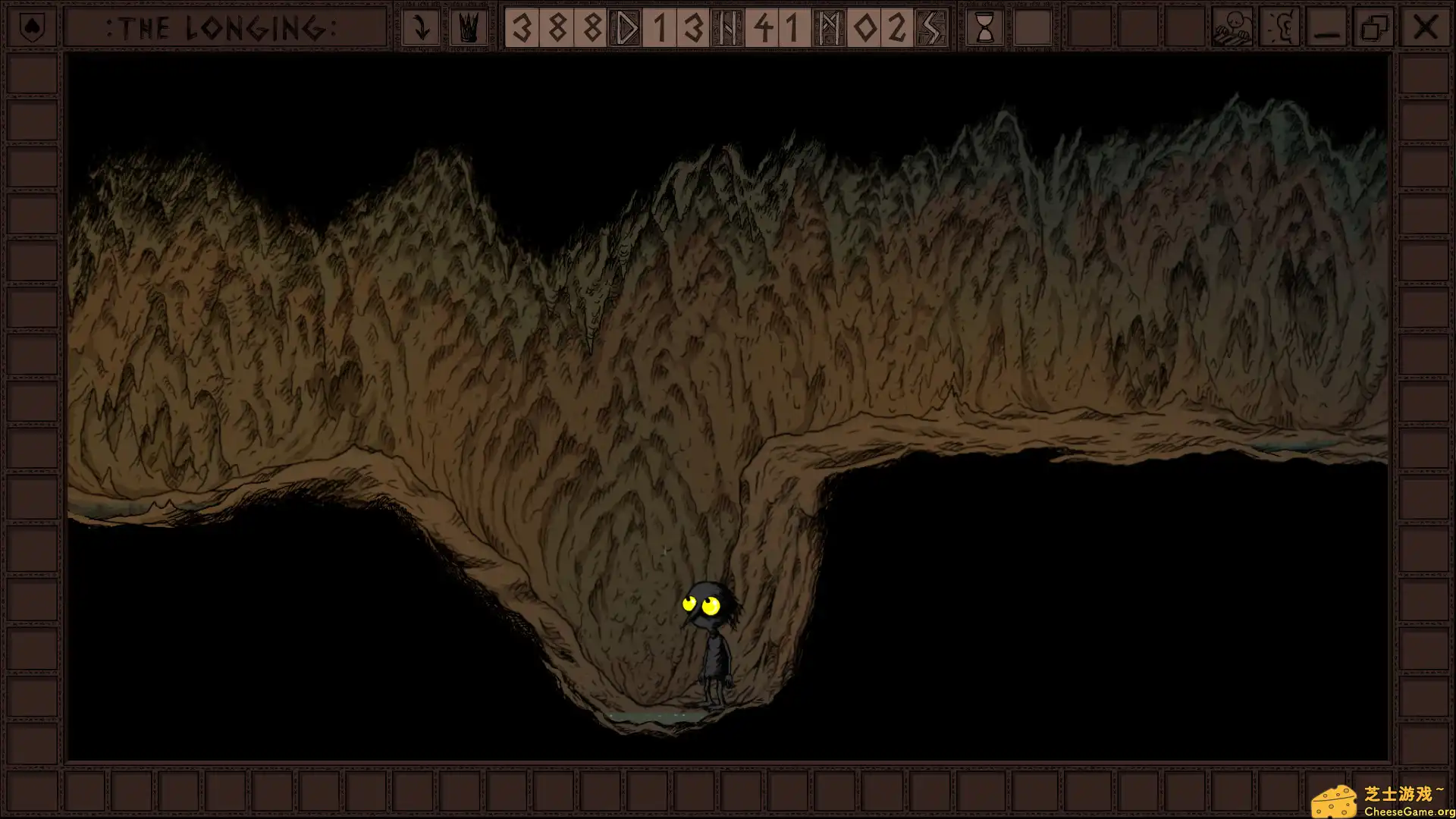Switch to windowed mode with overlapping squares

click(1375, 28)
